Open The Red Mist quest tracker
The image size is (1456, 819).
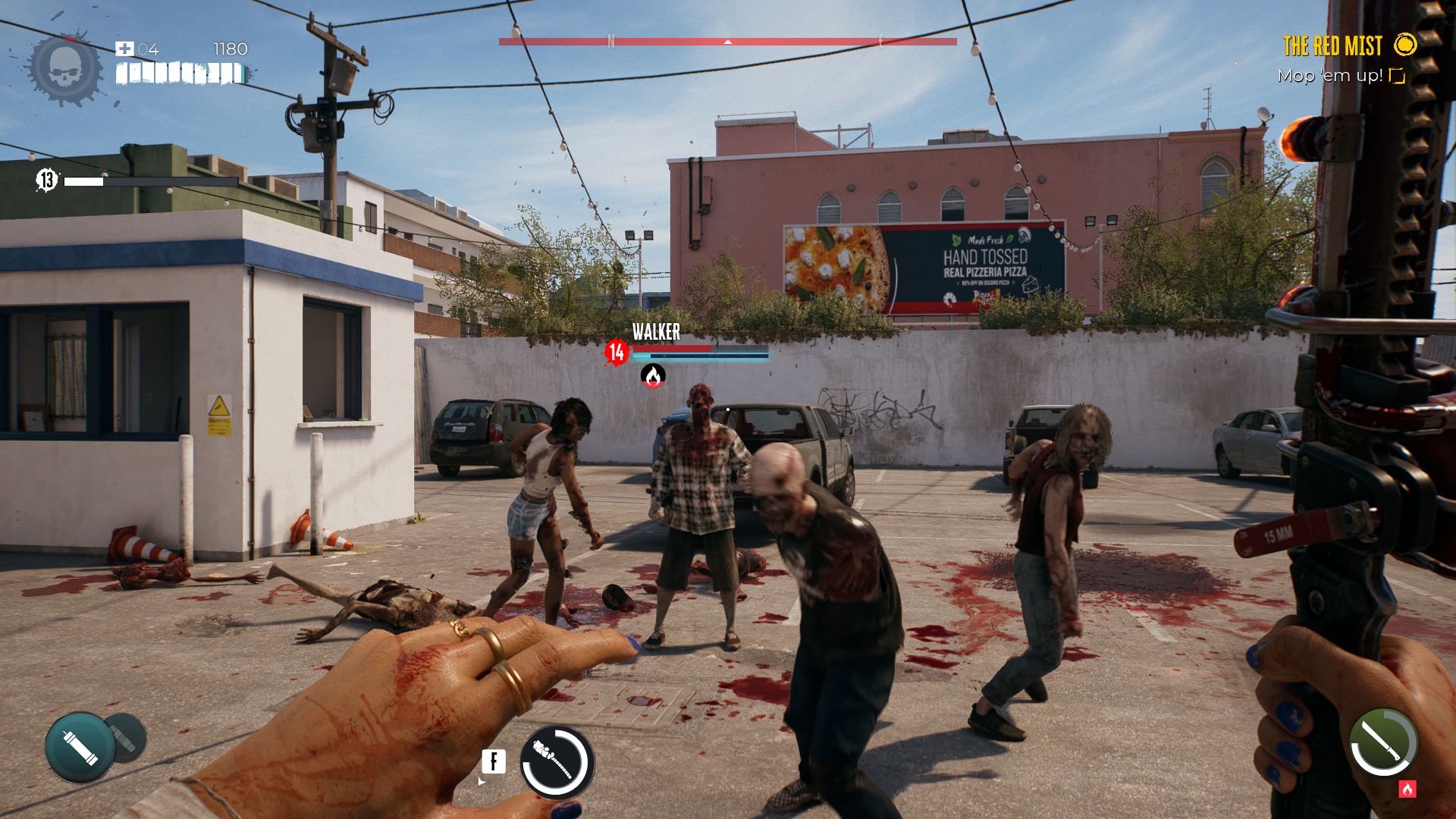(1332, 46)
